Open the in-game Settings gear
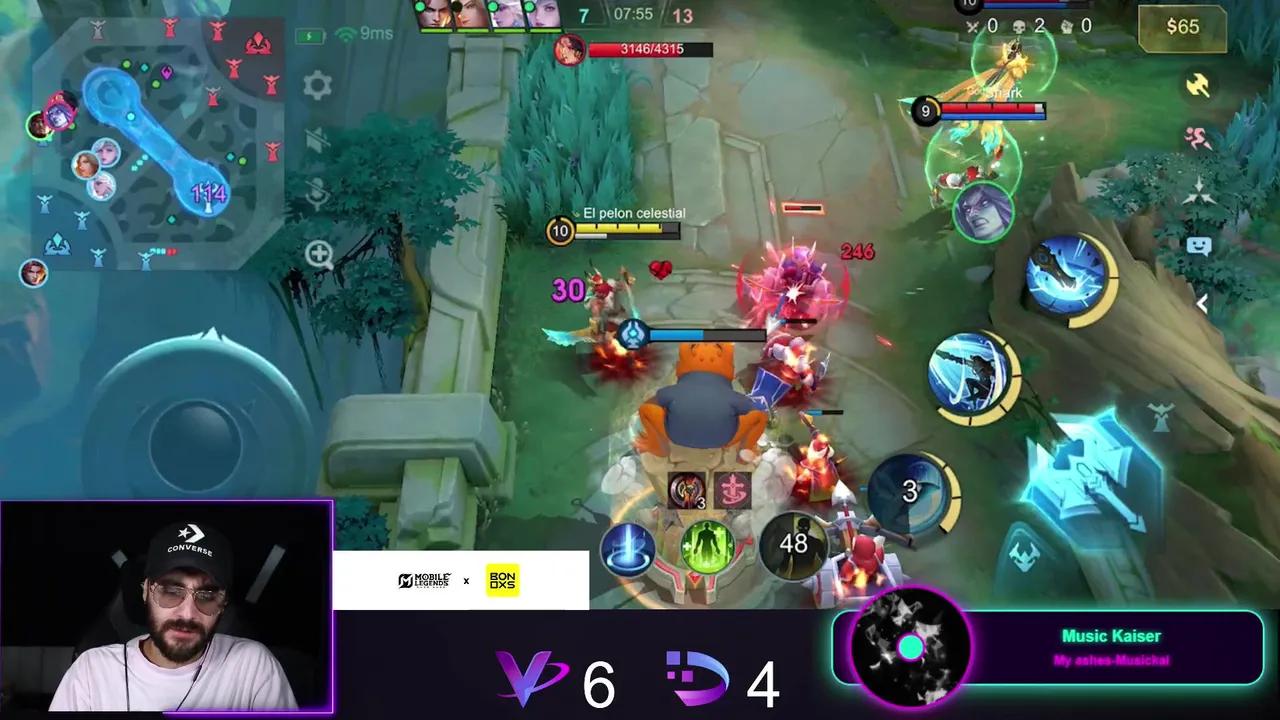 click(x=316, y=86)
